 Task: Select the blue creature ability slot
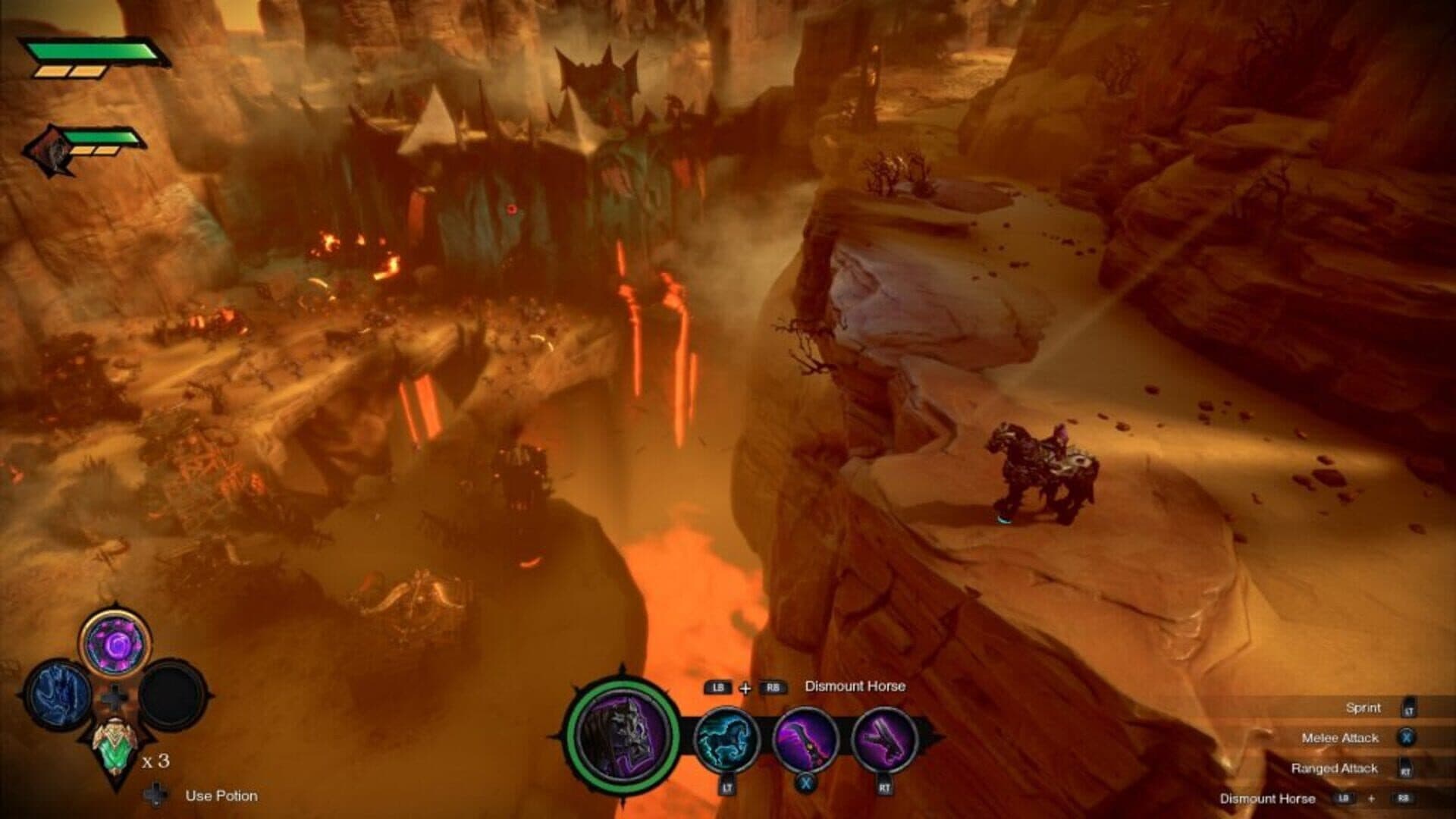tap(58, 695)
